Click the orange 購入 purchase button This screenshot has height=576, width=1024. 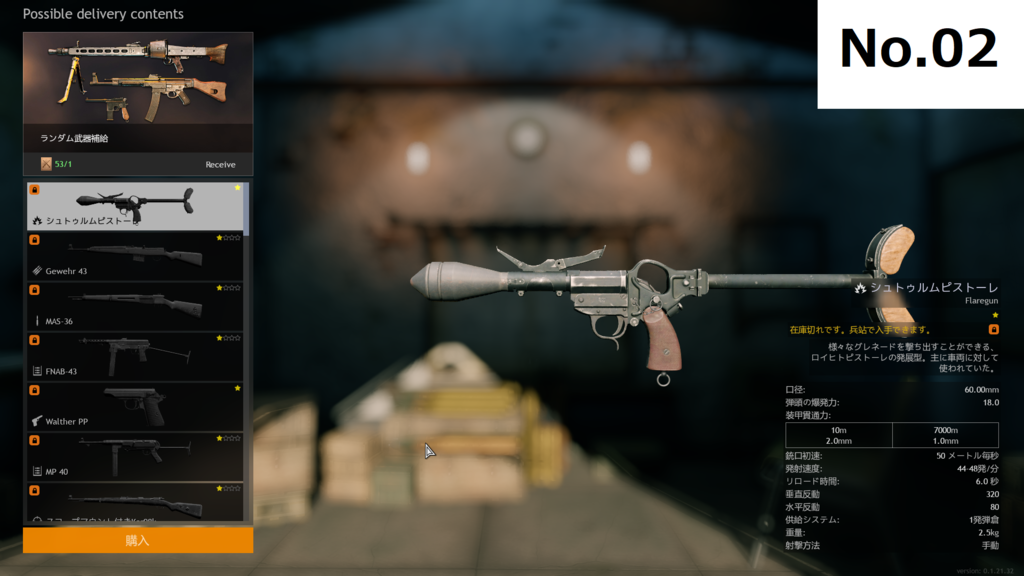pos(137,540)
